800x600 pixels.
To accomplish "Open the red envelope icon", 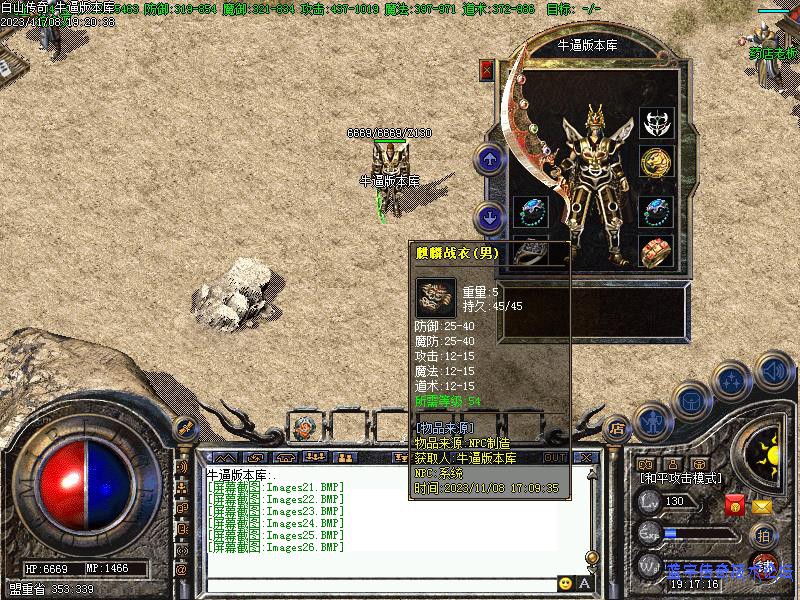I will [735, 505].
